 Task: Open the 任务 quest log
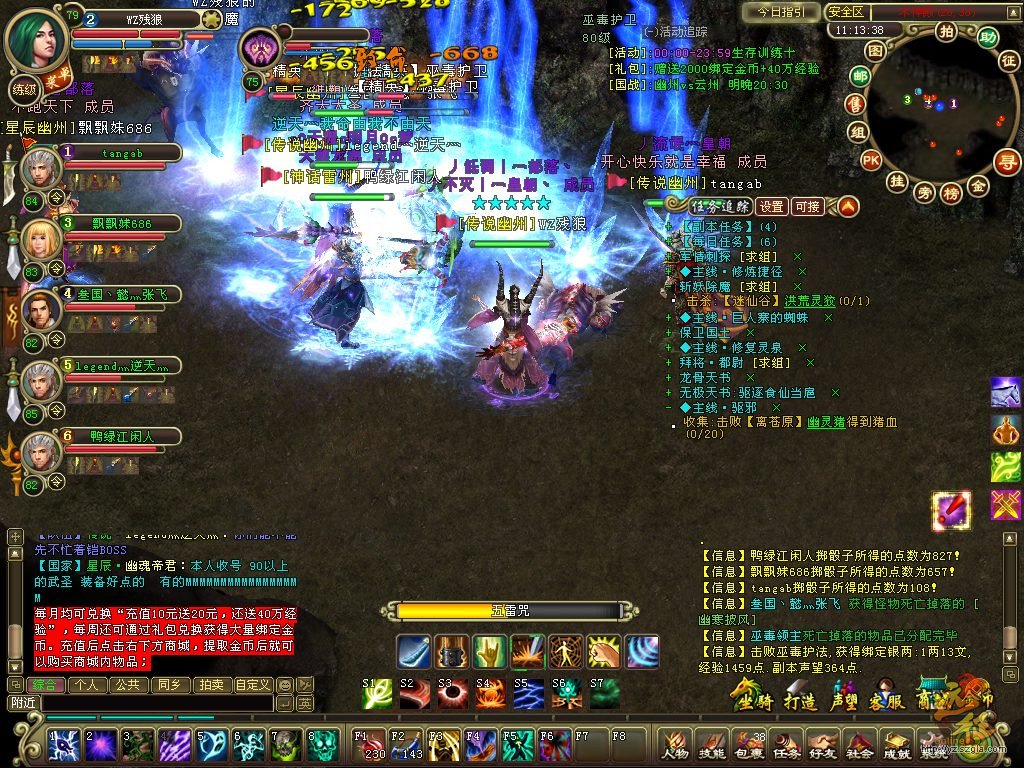click(786, 746)
